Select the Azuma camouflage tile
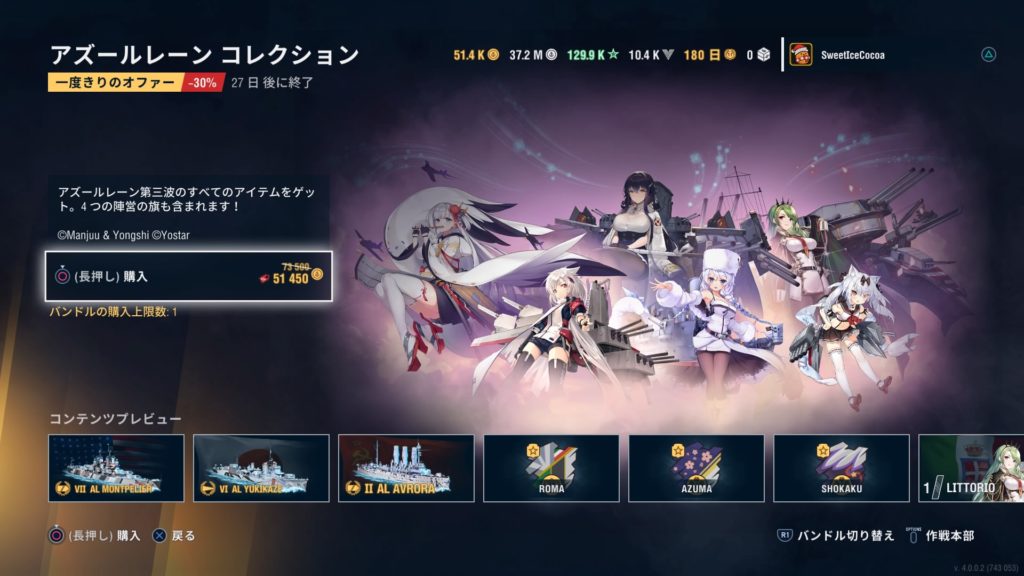The height and width of the screenshot is (576, 1024). click(x=696, y=468)
